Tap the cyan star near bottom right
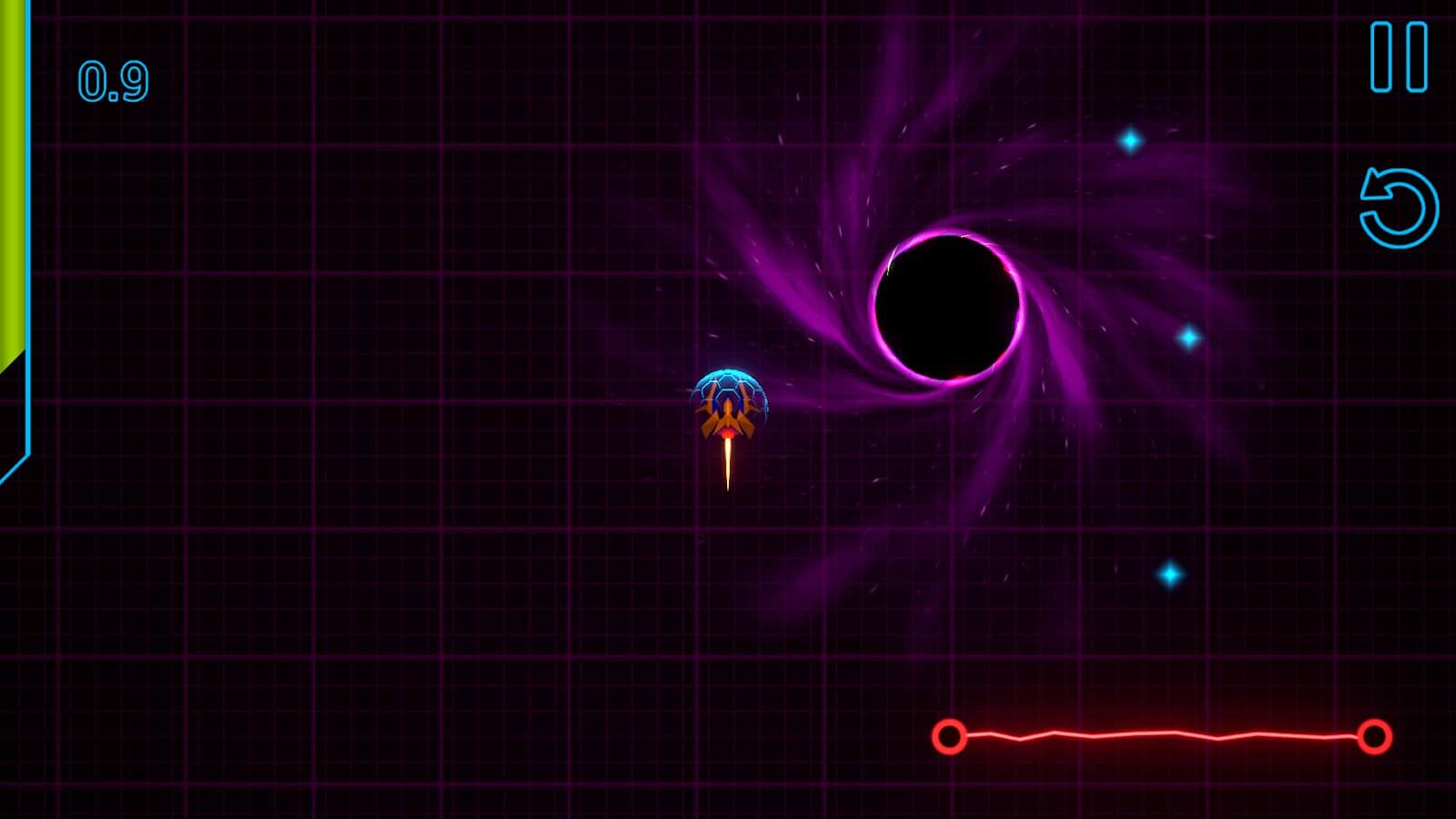The height and width of the screenshot is (819, 1456). [x=1169, y=573]
